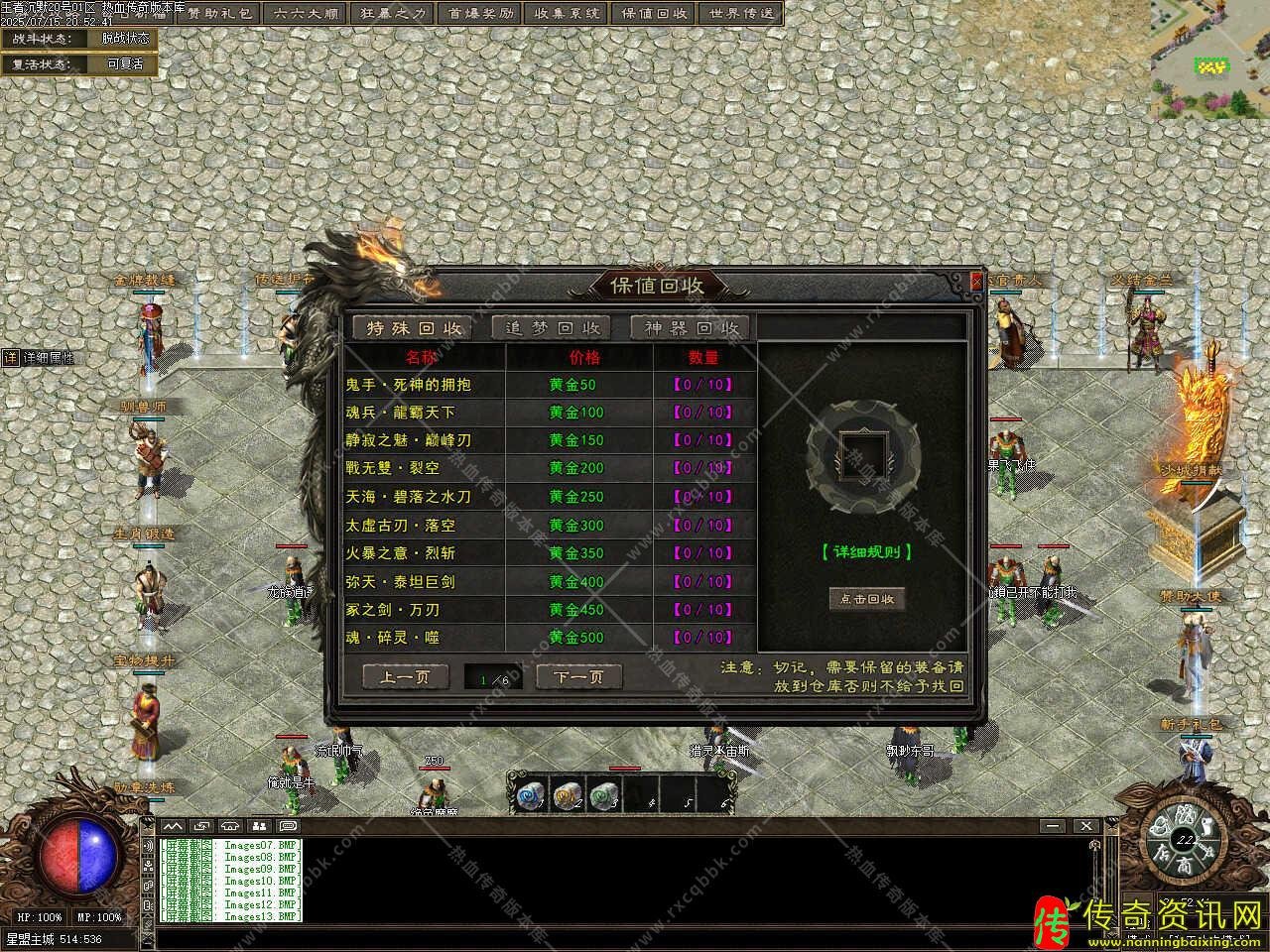1270x952 pixels.
Task: Open the 赞助礼包 top menu
Action: click(221, 14)
